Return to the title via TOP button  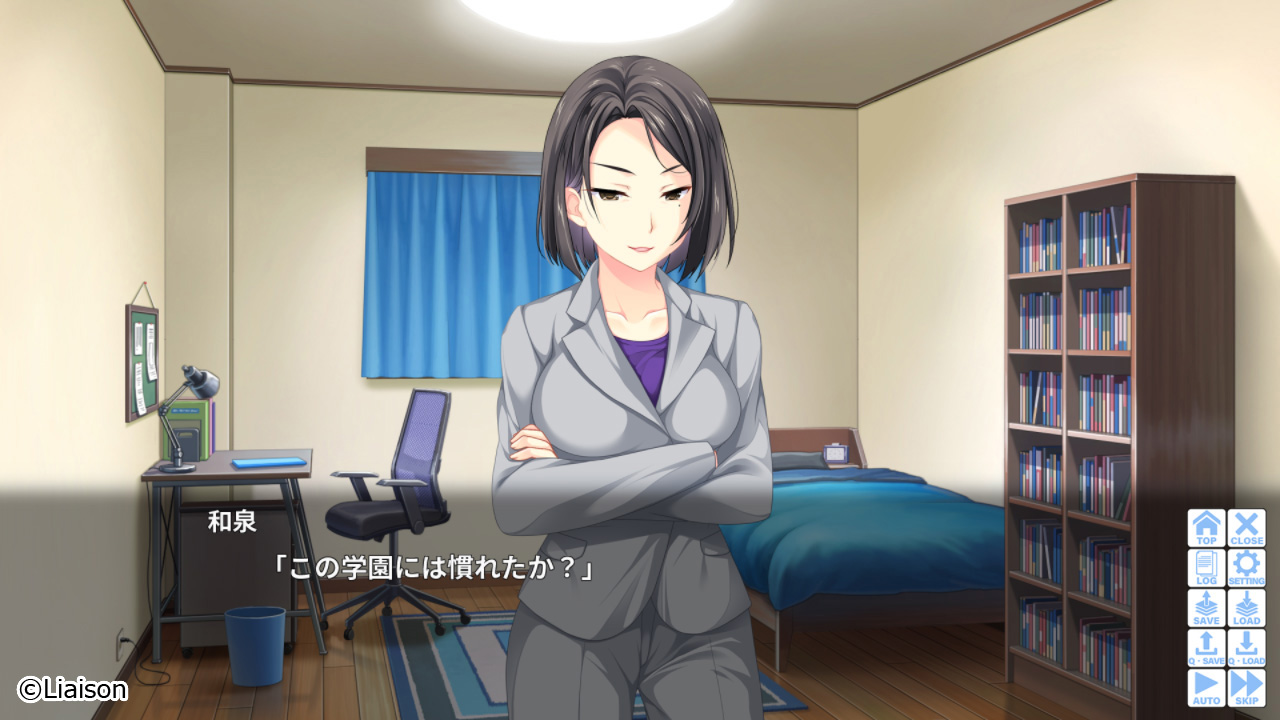click(x=1206, y=528)
